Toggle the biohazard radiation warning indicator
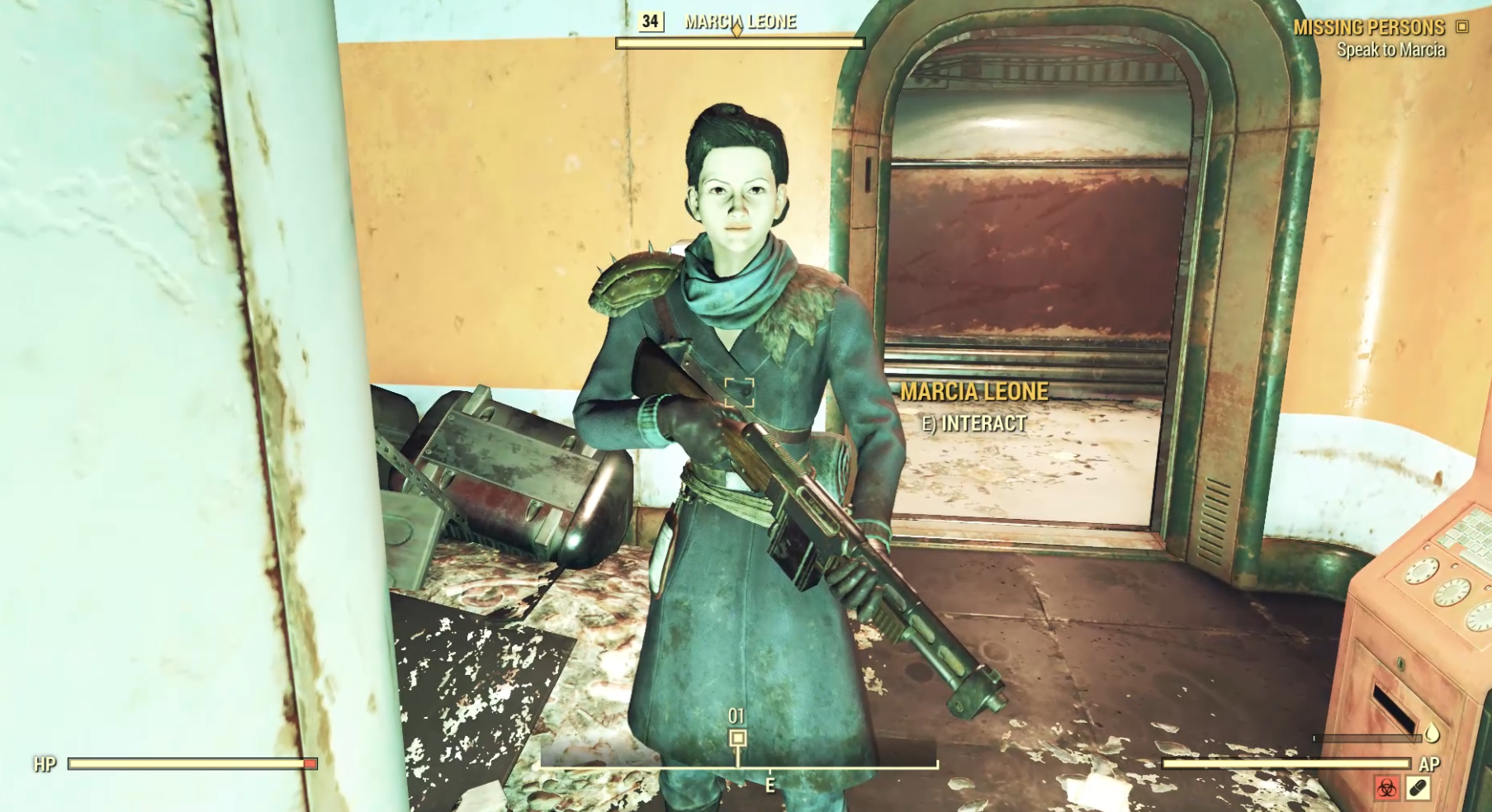Image resolution: width=1492 pixels, height=812 pixels. click(x=1386, y=789)
